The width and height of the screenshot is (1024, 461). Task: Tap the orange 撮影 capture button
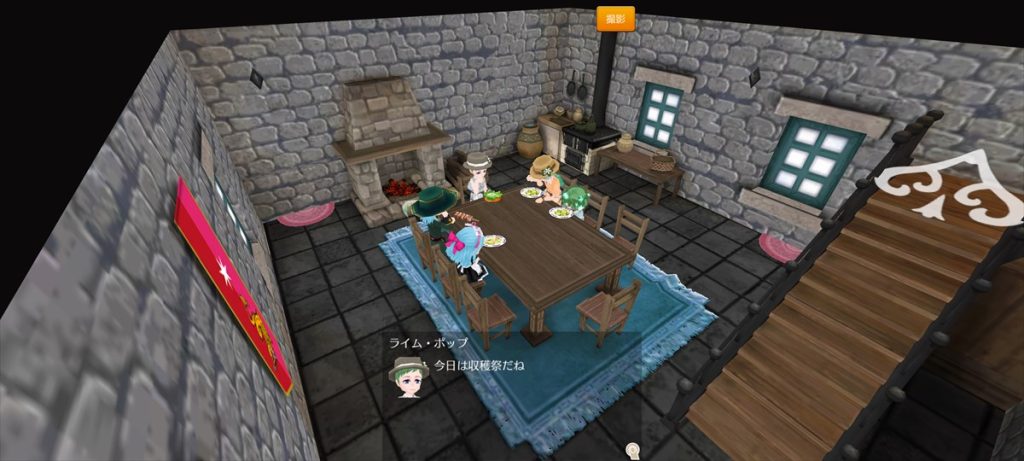(x=615, y=18)
